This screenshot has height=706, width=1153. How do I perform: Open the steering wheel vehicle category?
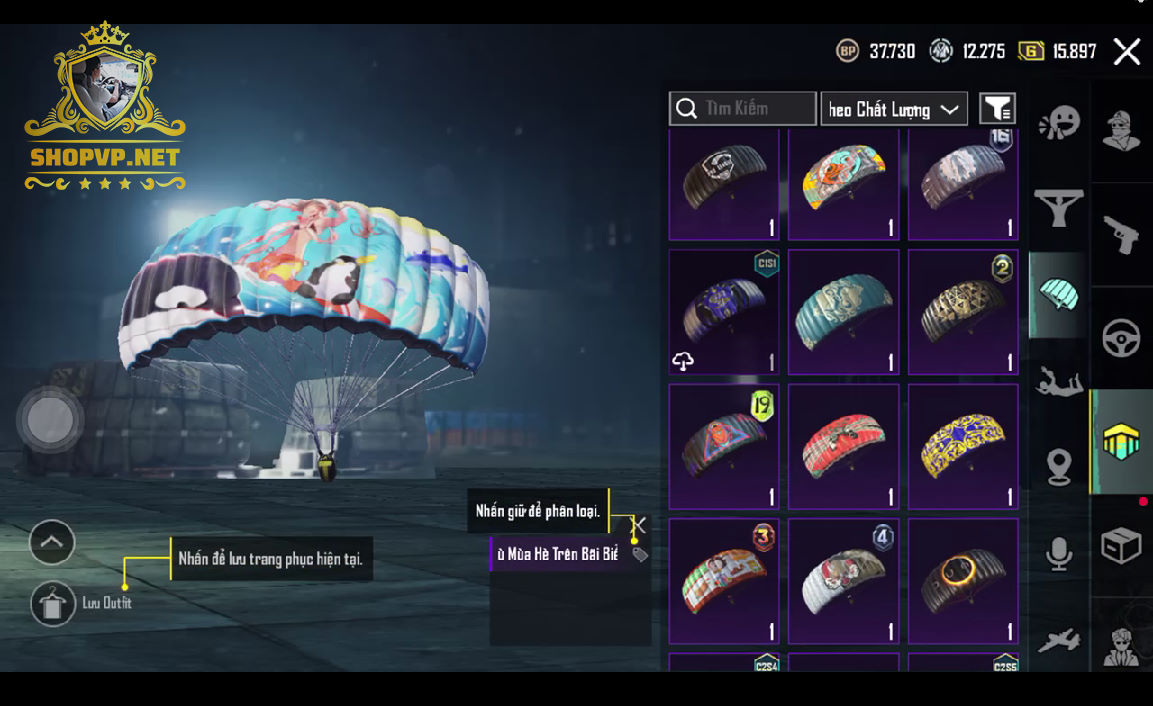coord(1121,339)
